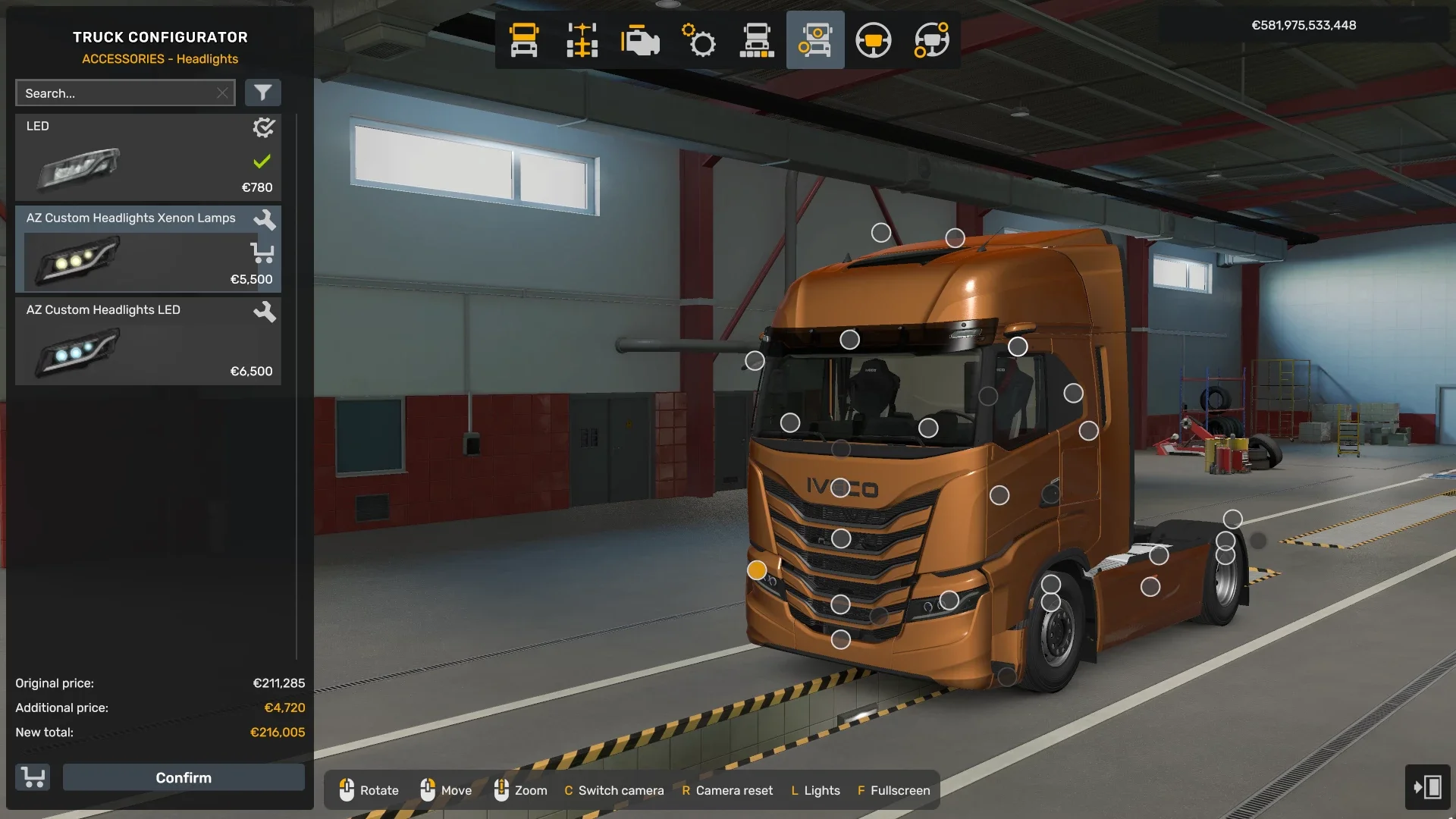Open the Transmission gears icon
1456x819 pixels.
pos(698,40)
